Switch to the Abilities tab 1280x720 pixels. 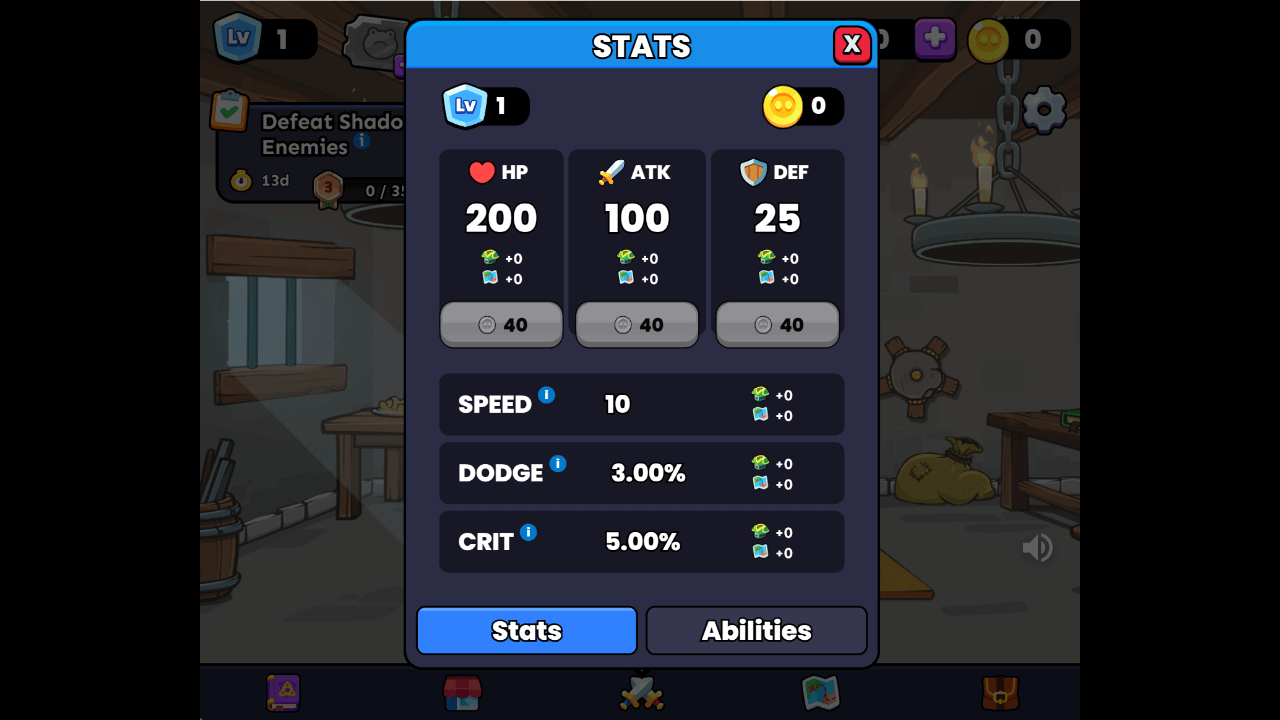(x=756, y=630)
